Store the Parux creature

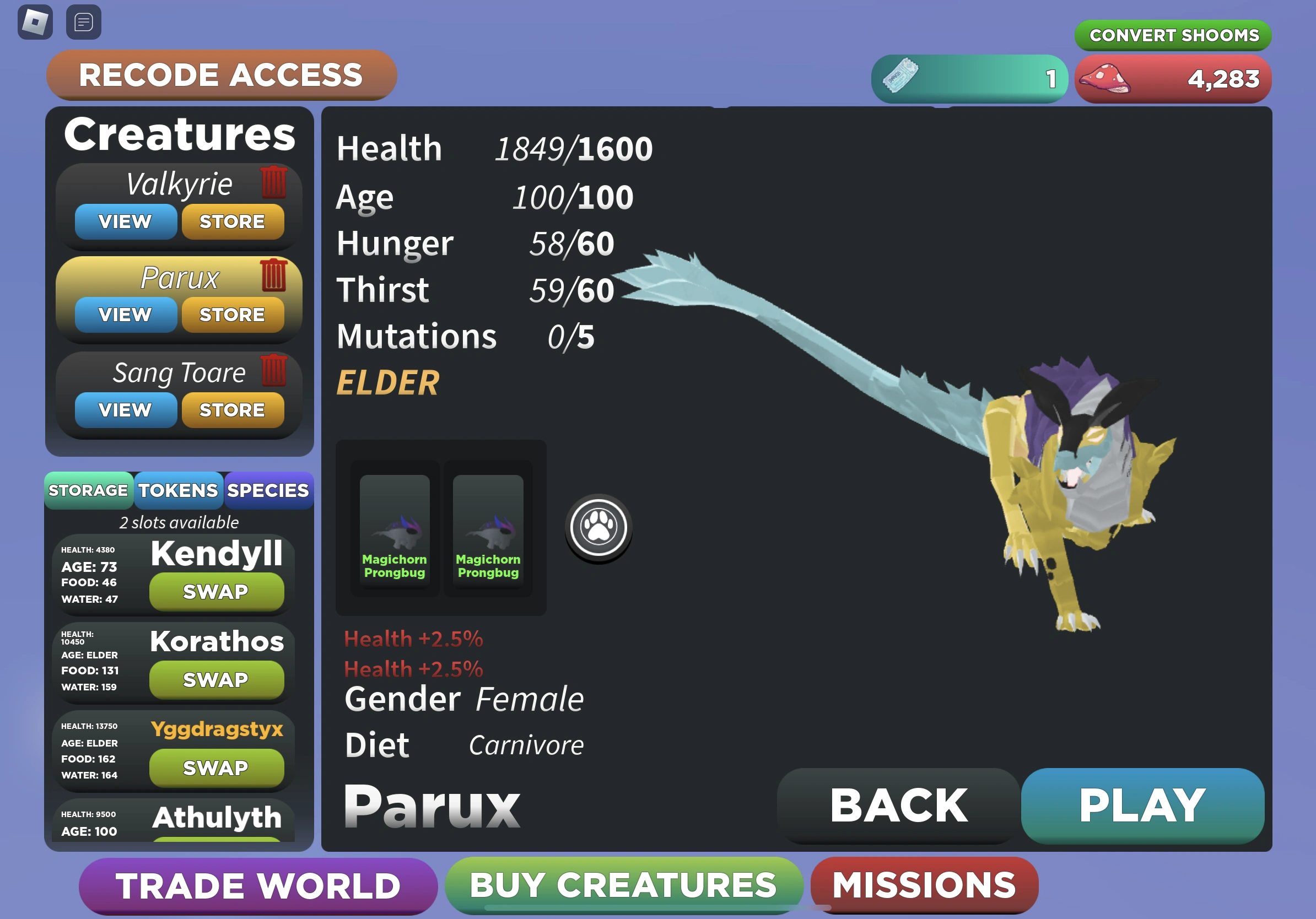(x=233, y=314)
